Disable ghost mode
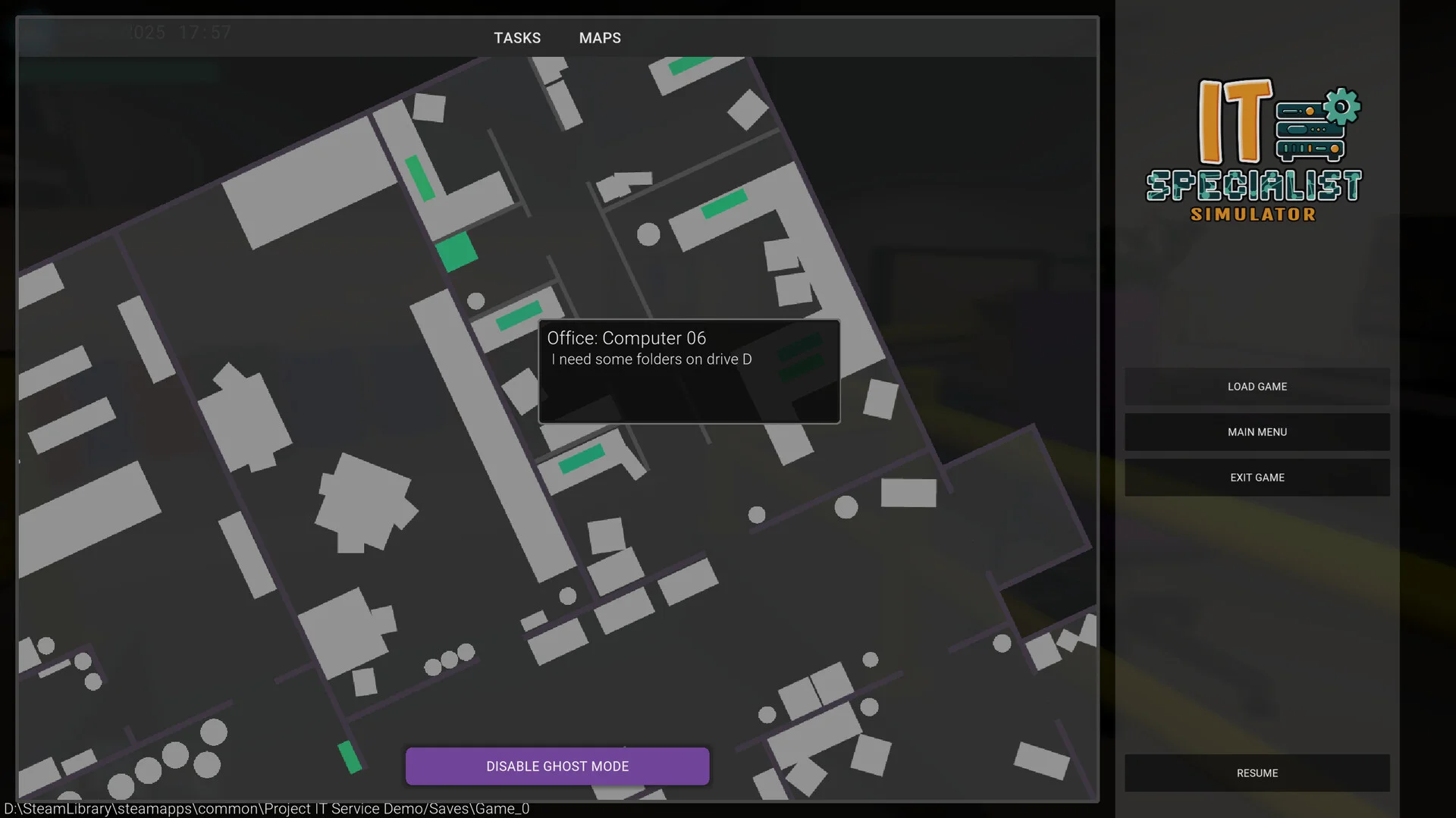1456x818 pixels. point(557,766)
